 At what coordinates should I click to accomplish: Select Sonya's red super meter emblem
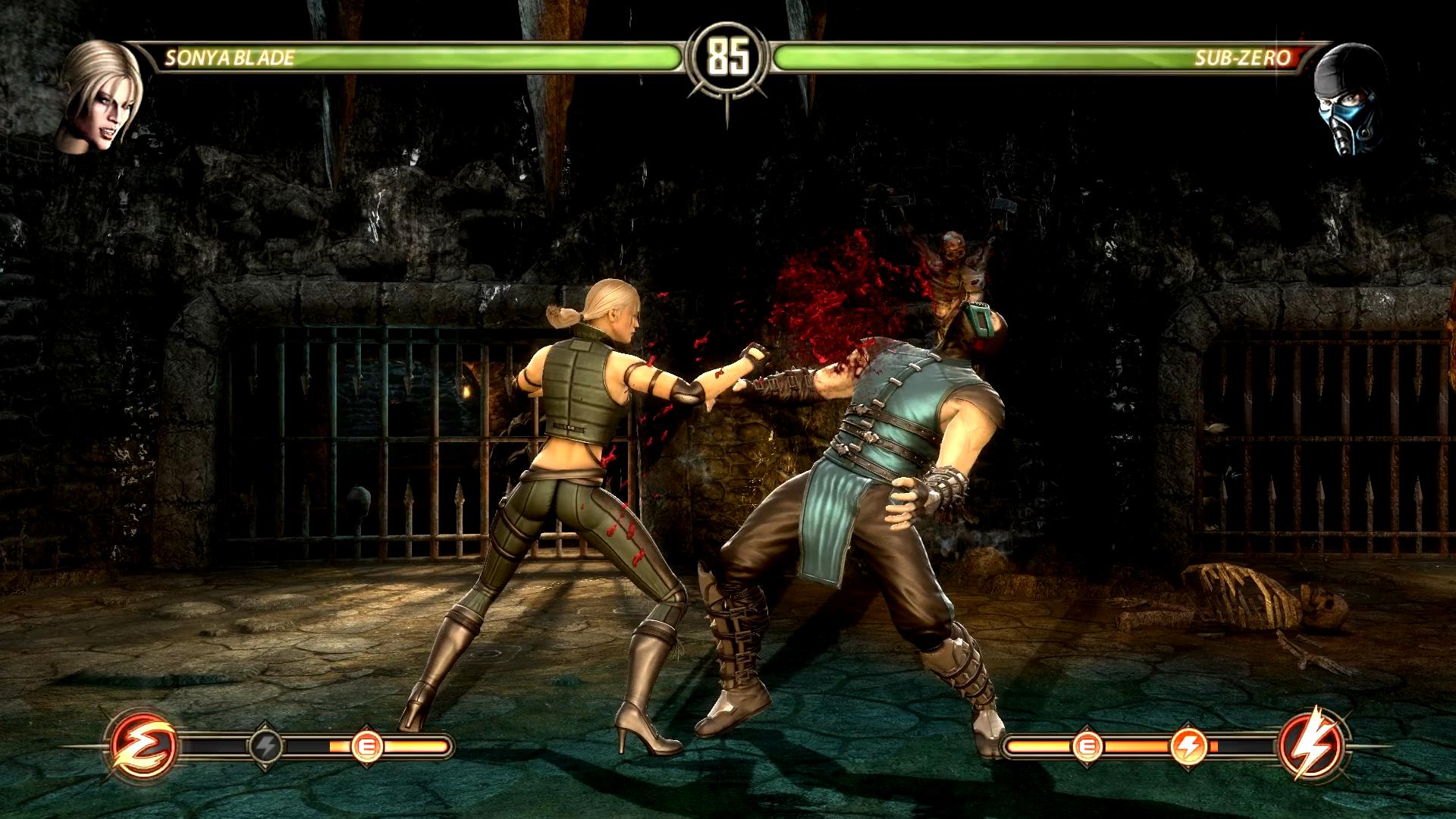point(144,746)
